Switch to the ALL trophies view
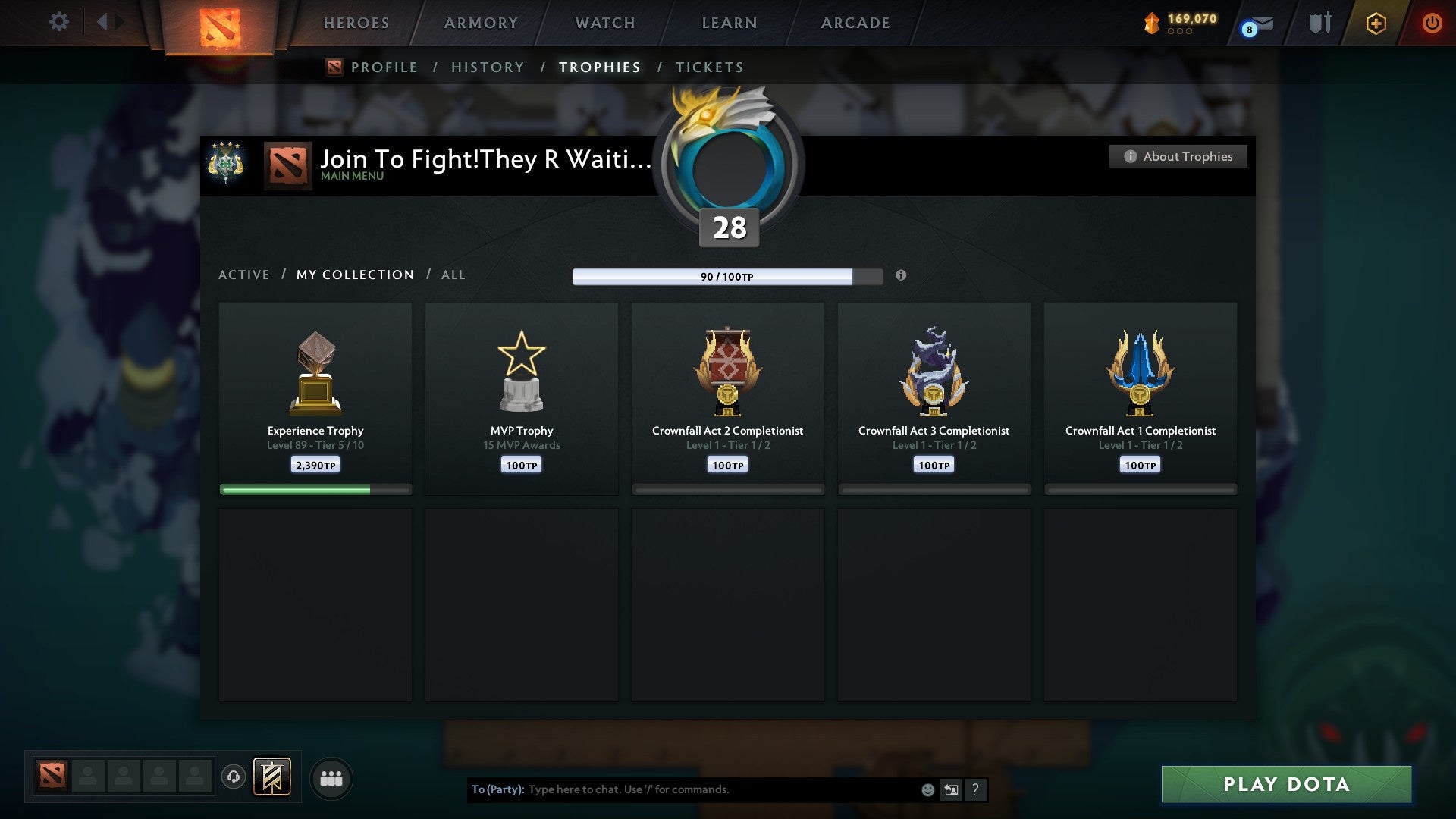 [x=453, y=275]
